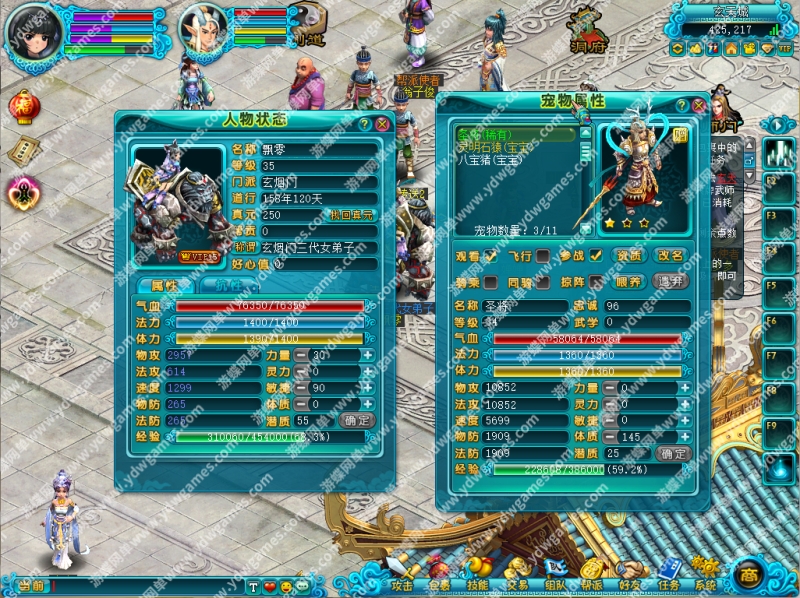Toggle the pet 参战 checkbox
800x598 pixels.
point(596,256)
